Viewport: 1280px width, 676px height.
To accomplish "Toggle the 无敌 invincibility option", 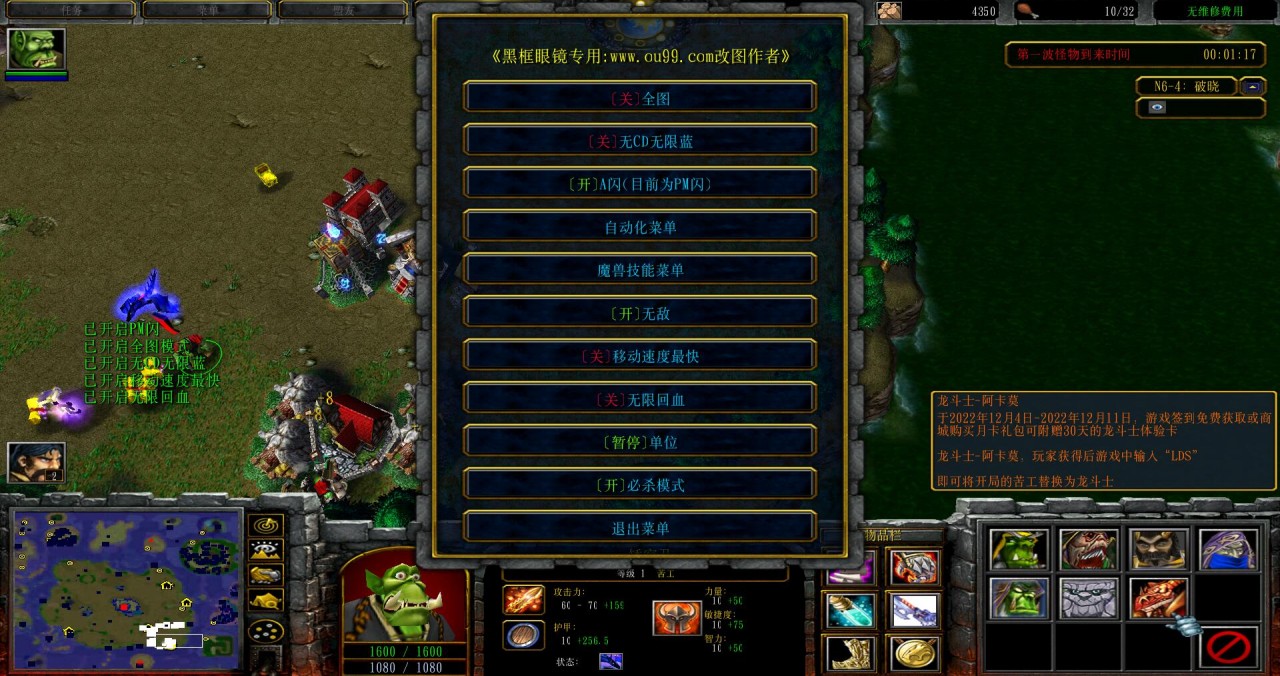I will tap(640, 313).
